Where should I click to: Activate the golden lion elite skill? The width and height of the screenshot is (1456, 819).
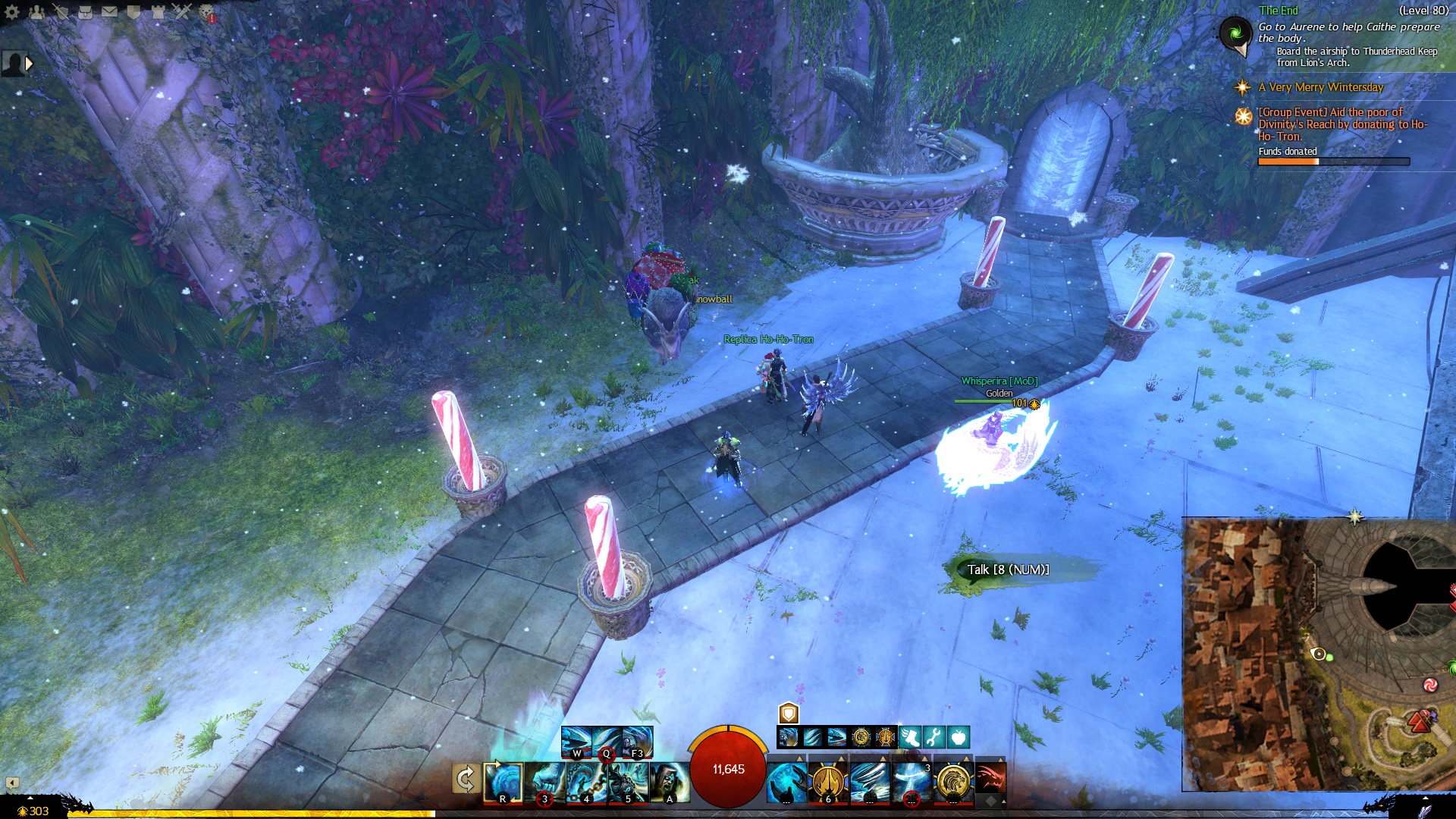[x=952, y=782]
